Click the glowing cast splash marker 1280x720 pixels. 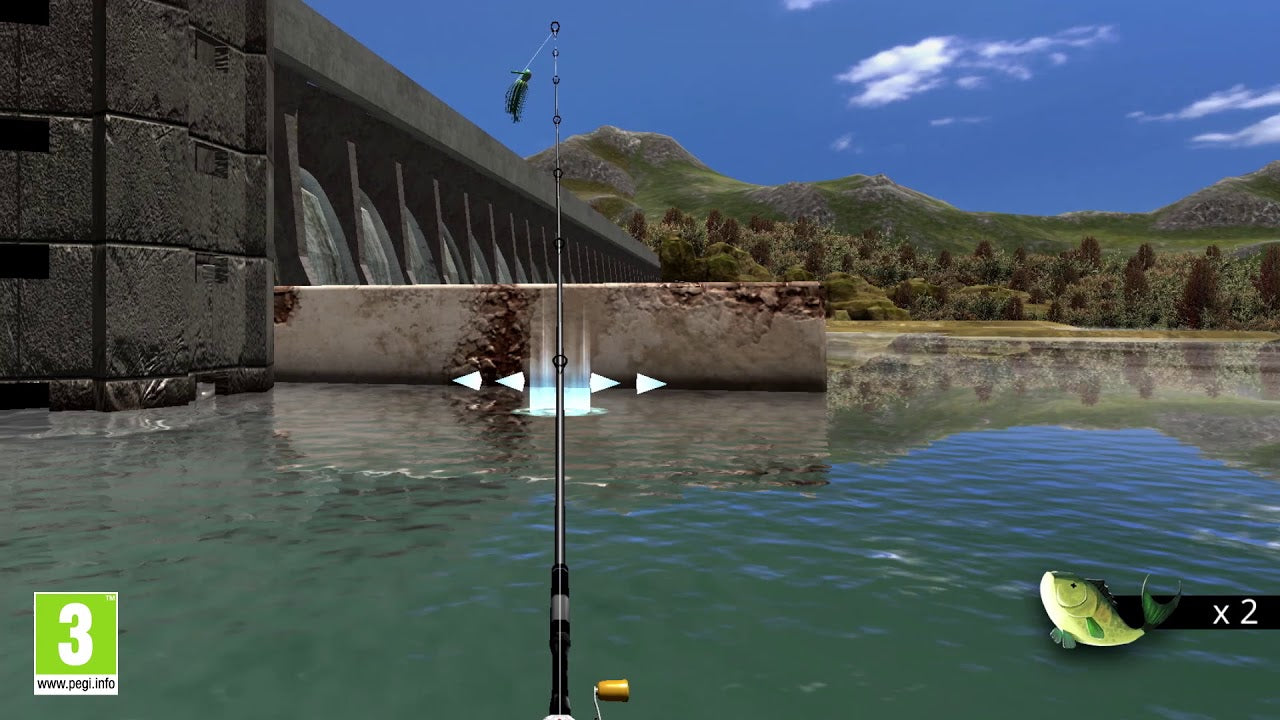(x=562, y=395)
